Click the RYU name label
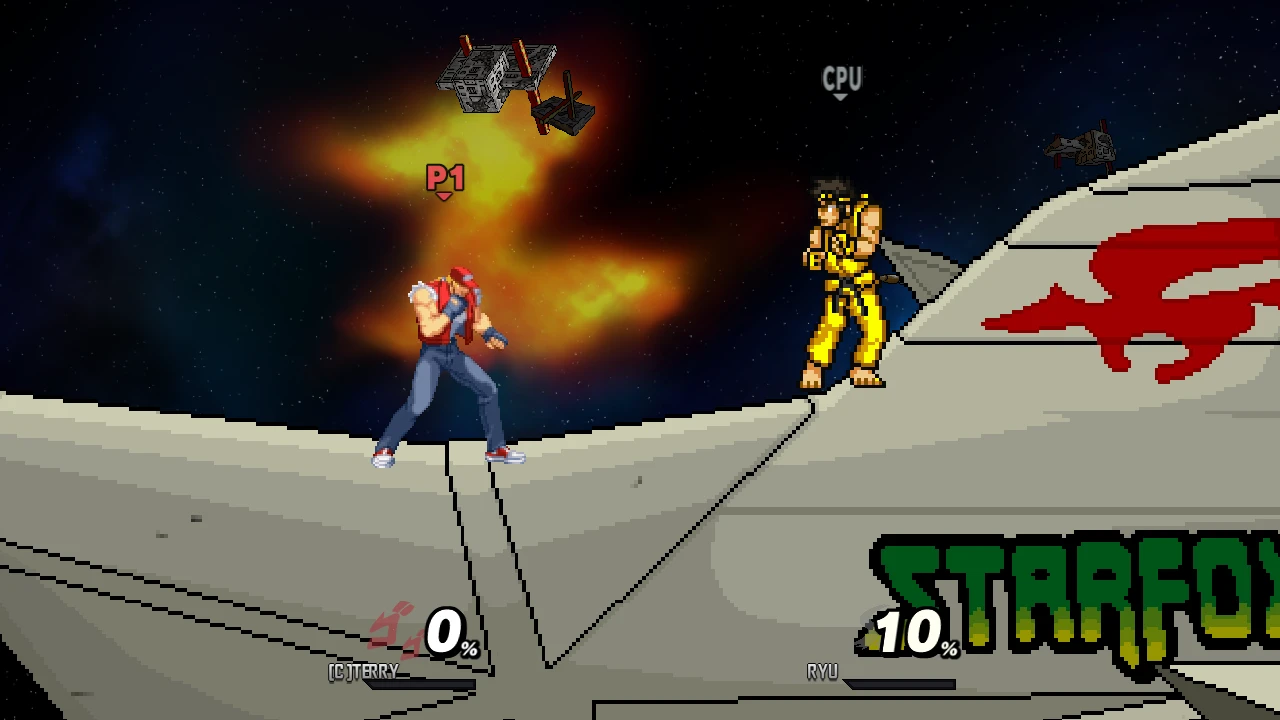The image size is (1280, 720). click(822, 671)
